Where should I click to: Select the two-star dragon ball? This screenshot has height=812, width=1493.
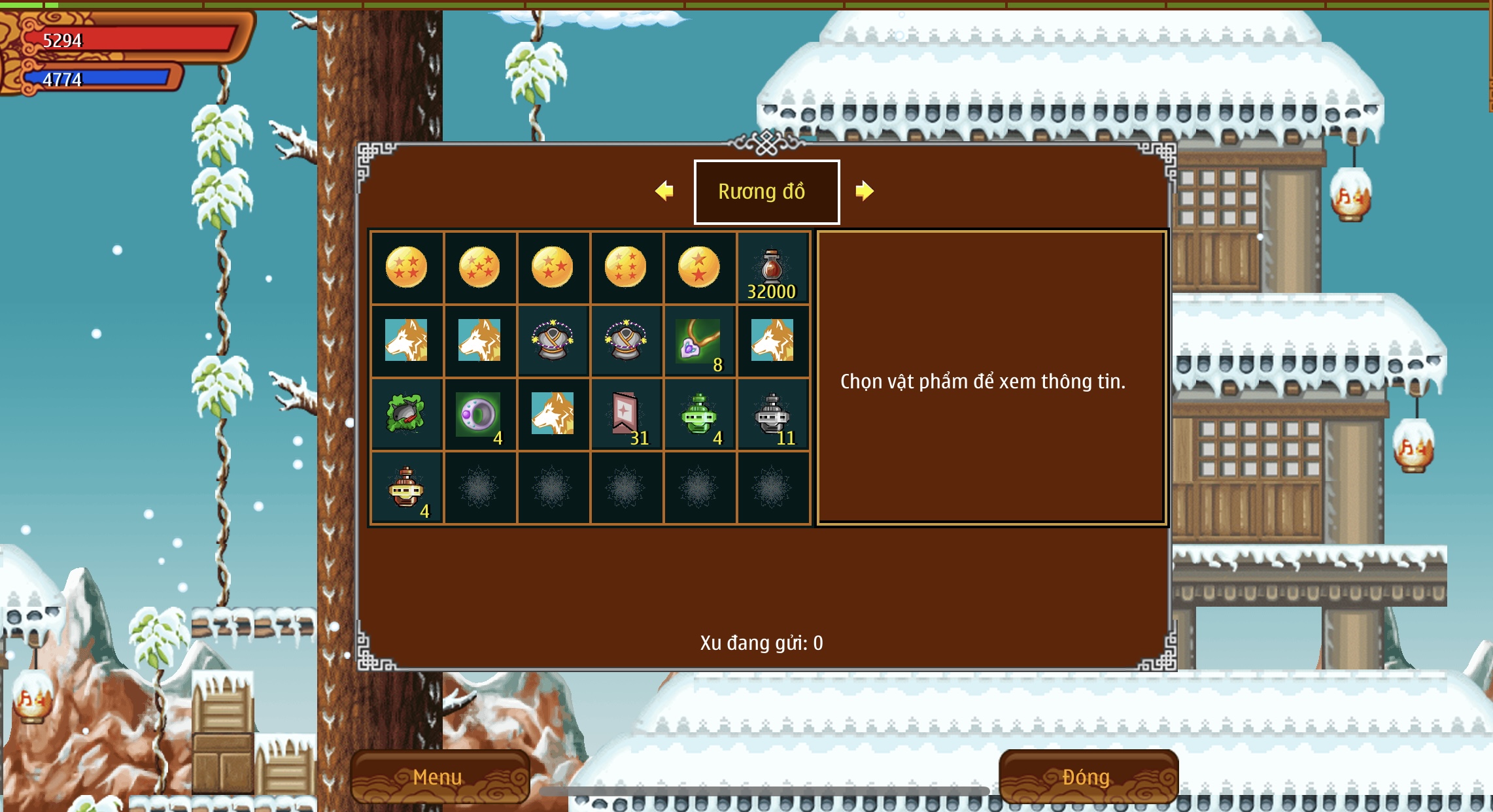click(x=699, y=267)
